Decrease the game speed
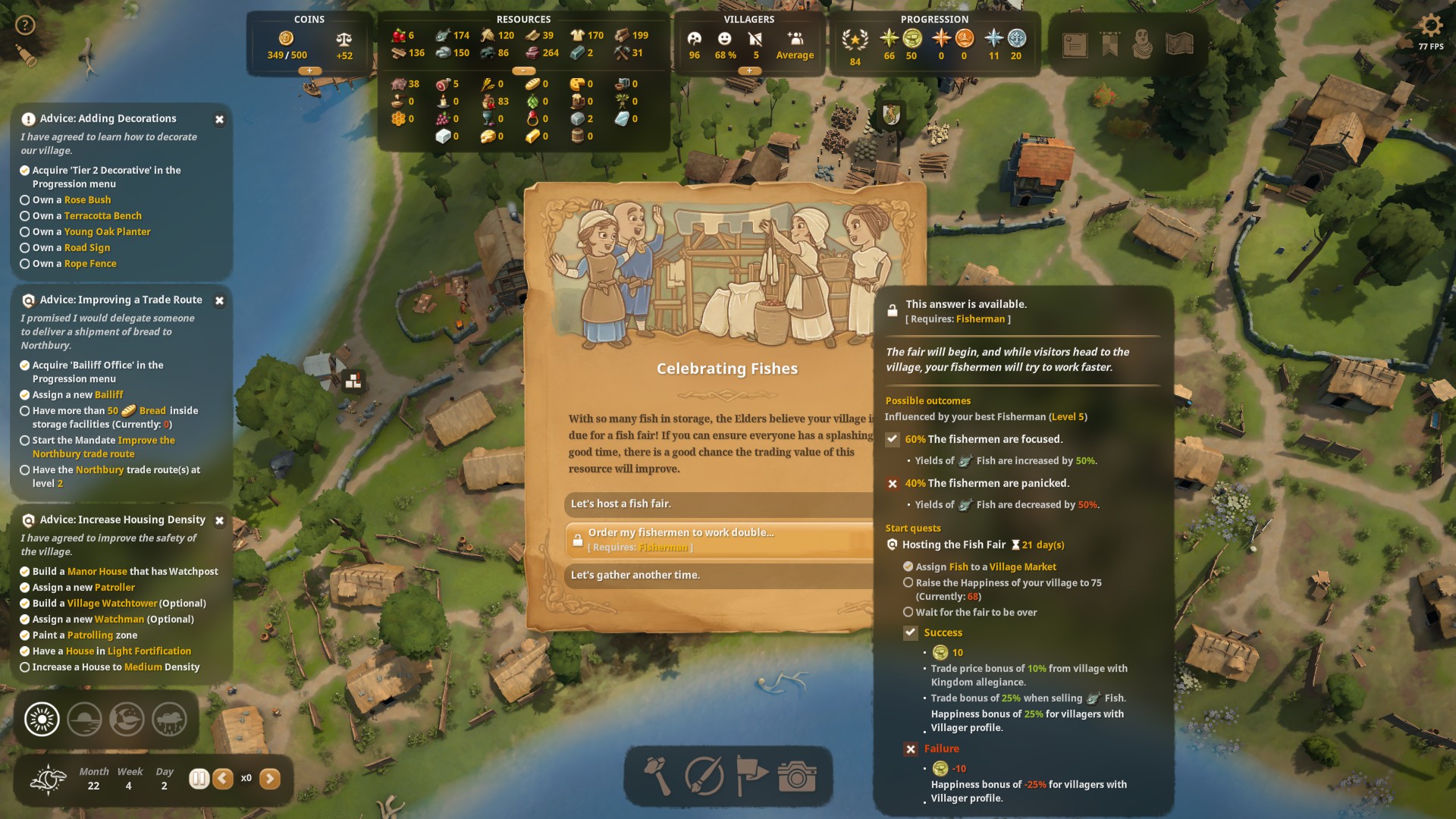 coord(223,779)
